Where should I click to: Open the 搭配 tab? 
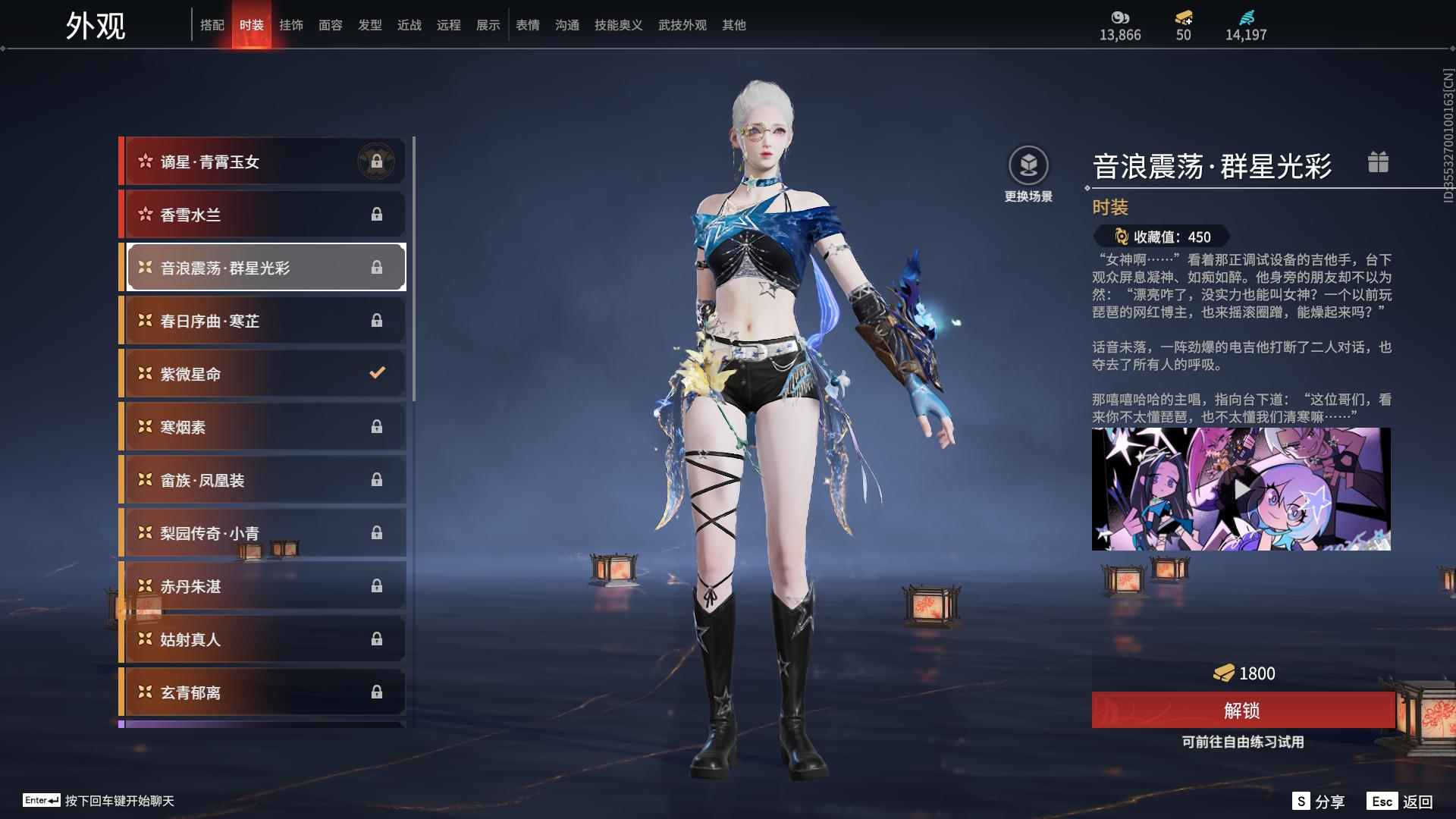tap(213, 24)
